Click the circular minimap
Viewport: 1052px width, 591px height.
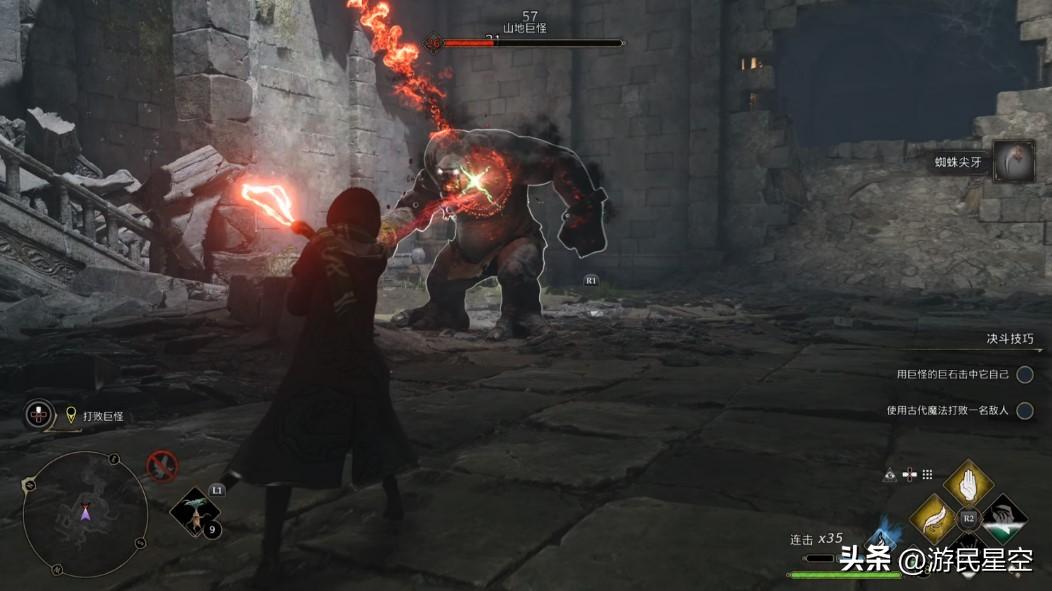point(85,513)
